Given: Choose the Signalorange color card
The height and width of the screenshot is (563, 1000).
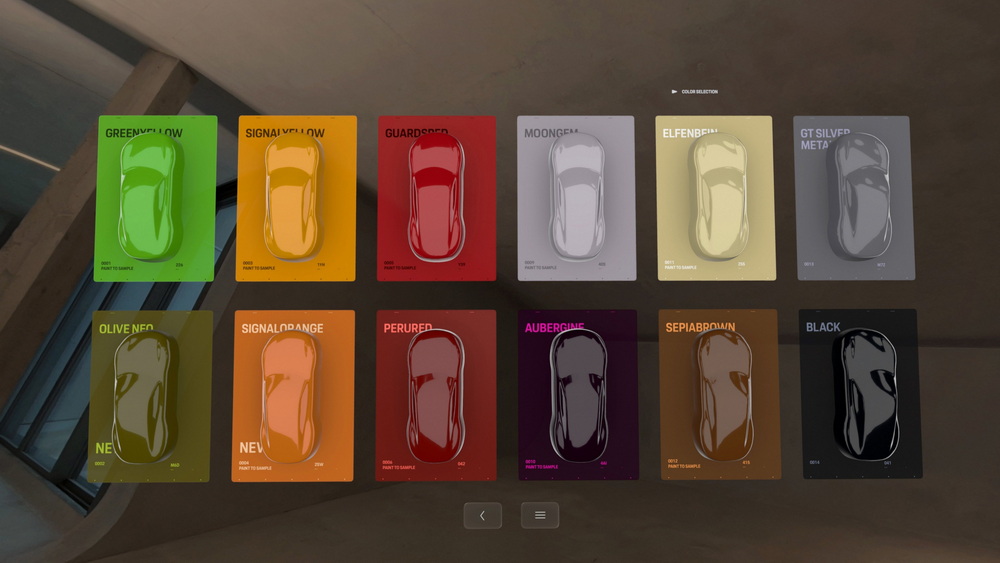Looking at the screenshot, I should (x=293, y=397).
